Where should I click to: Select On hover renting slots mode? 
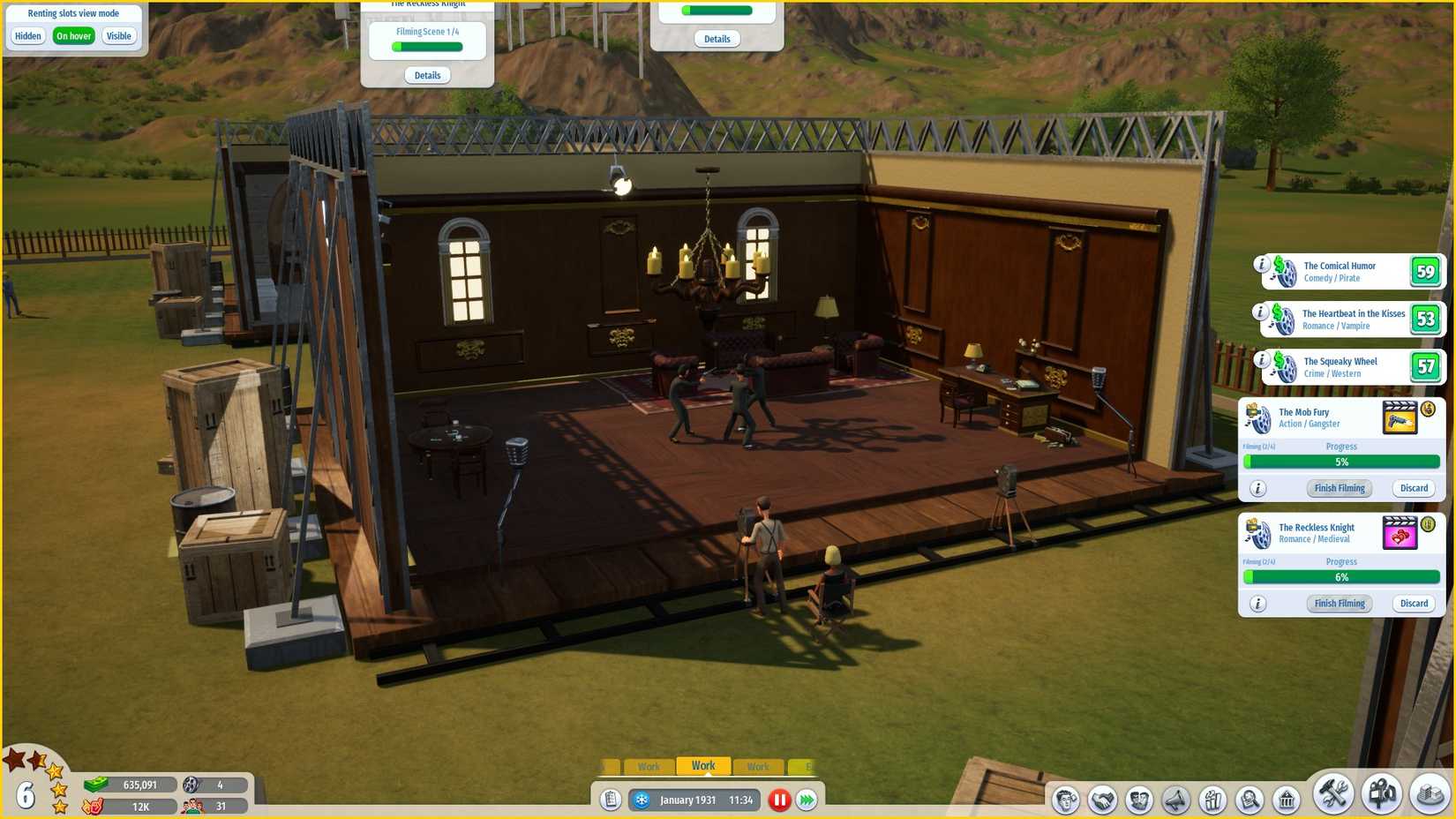click(x=73, y=35)
